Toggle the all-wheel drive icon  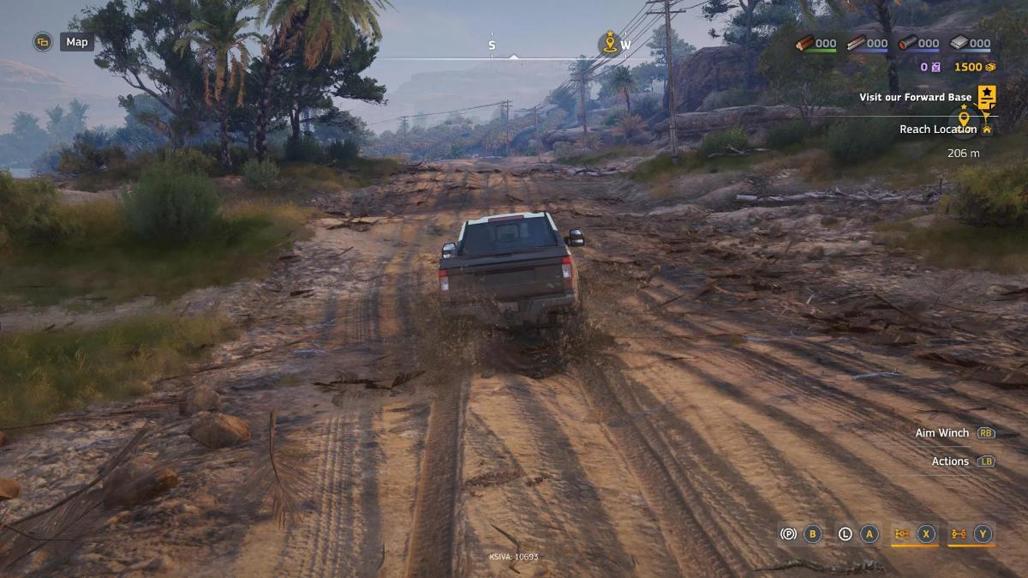[958, 534]
